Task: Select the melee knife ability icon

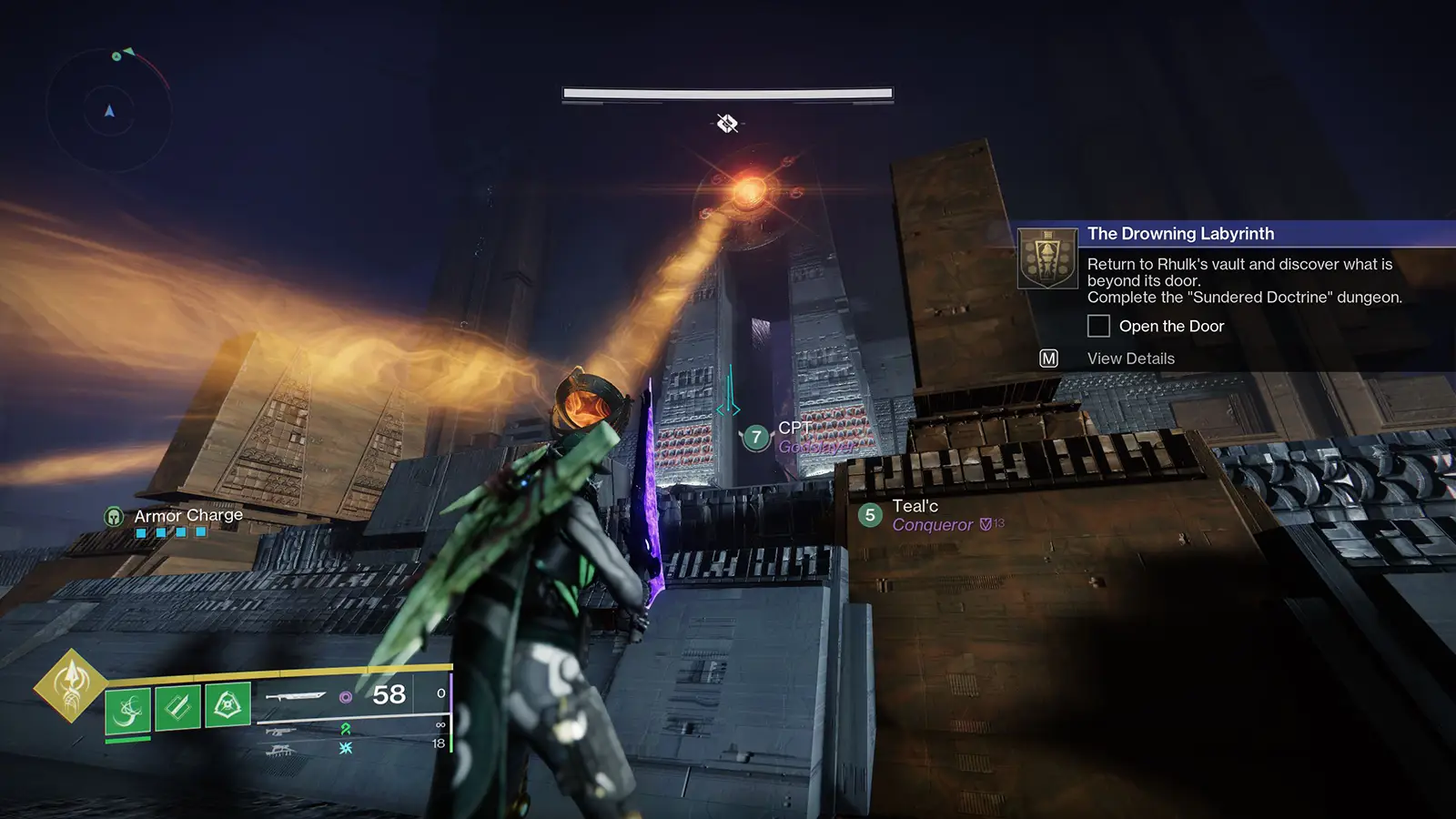Action: point(176,707)
